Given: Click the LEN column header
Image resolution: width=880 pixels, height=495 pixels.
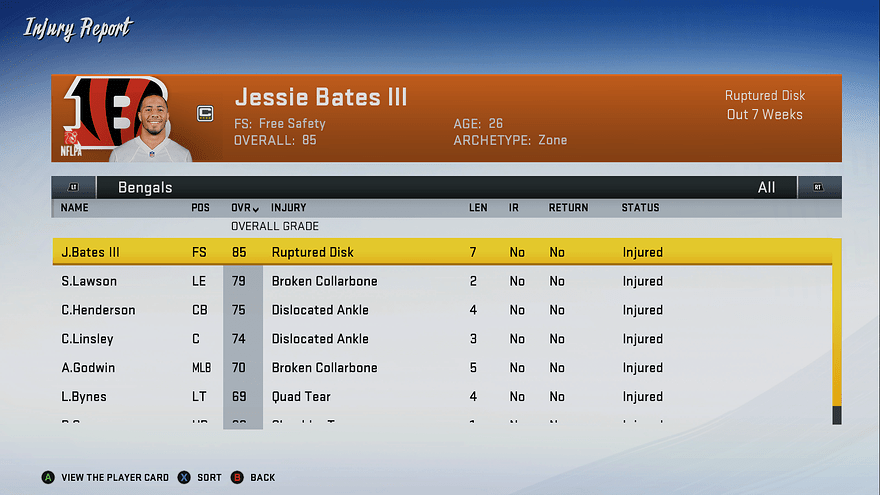Looking at the screenshot, I should 478,208.
